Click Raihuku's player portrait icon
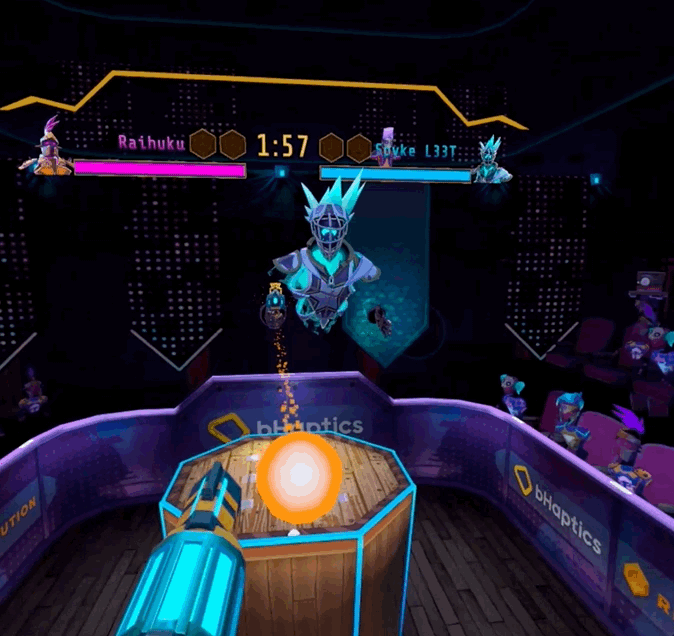Viewport: 674px width, 636px height. 48,151
